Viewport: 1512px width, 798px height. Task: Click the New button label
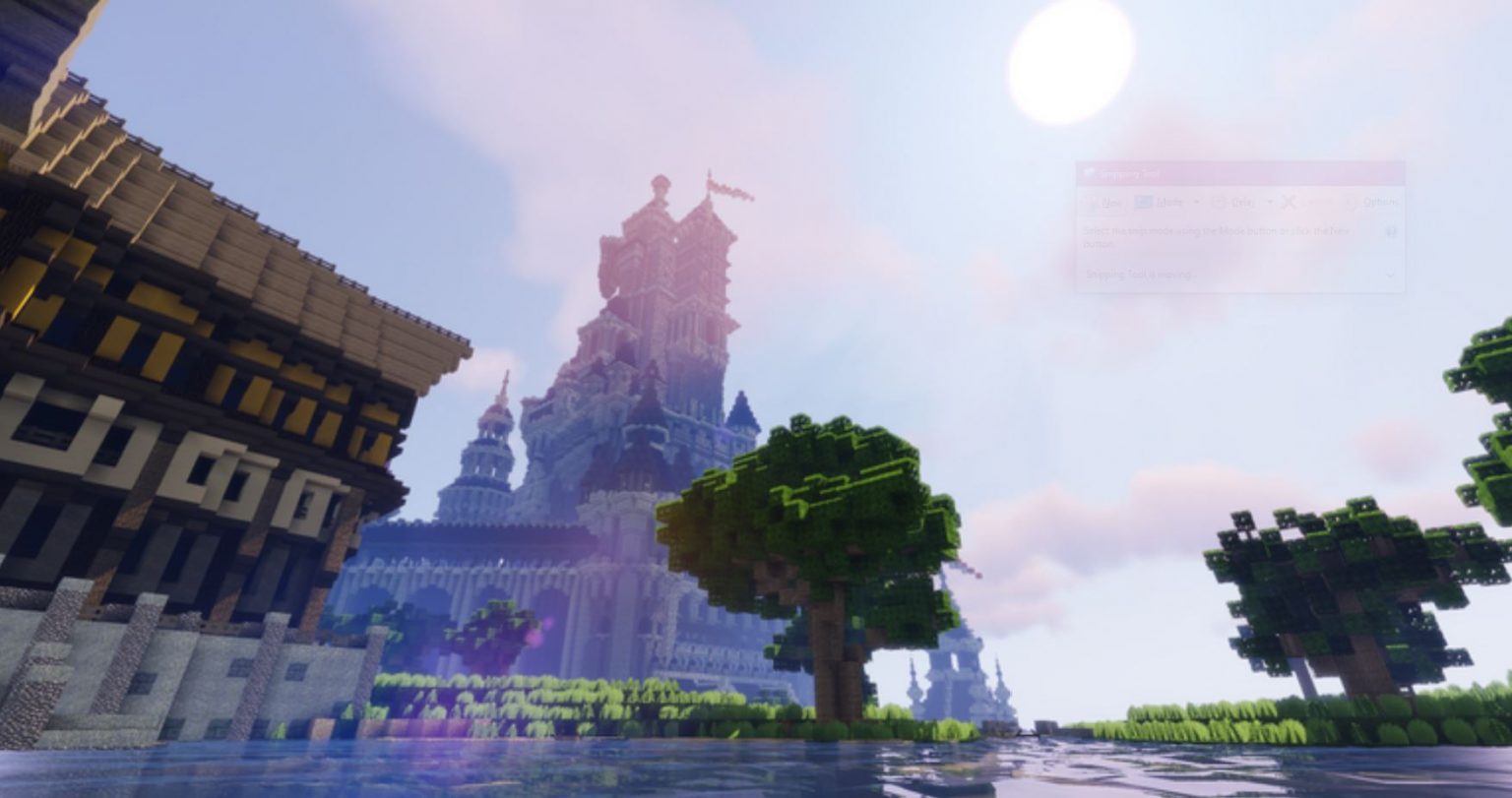pyautogui.click(x=1112, y=203)
